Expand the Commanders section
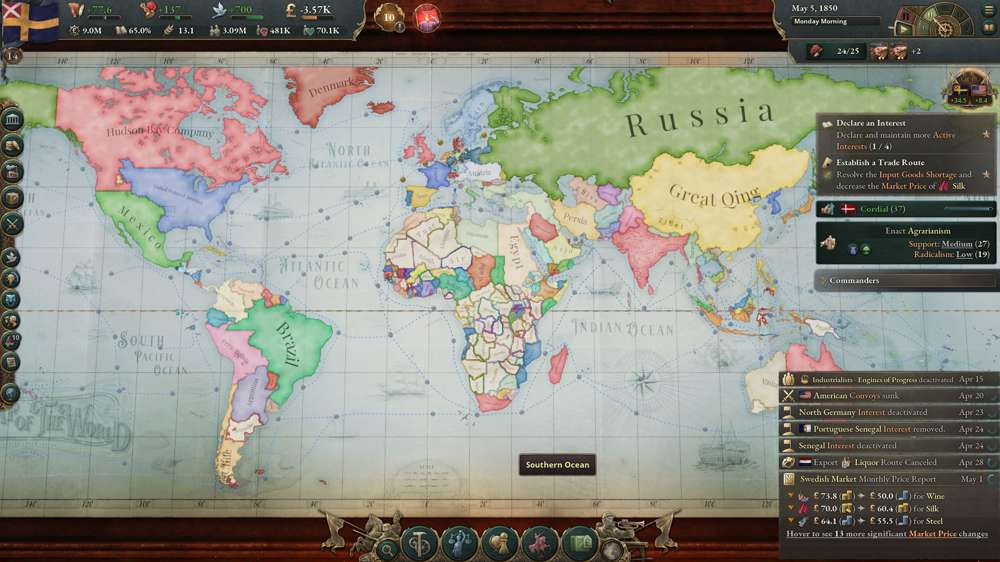 (906, 281)
